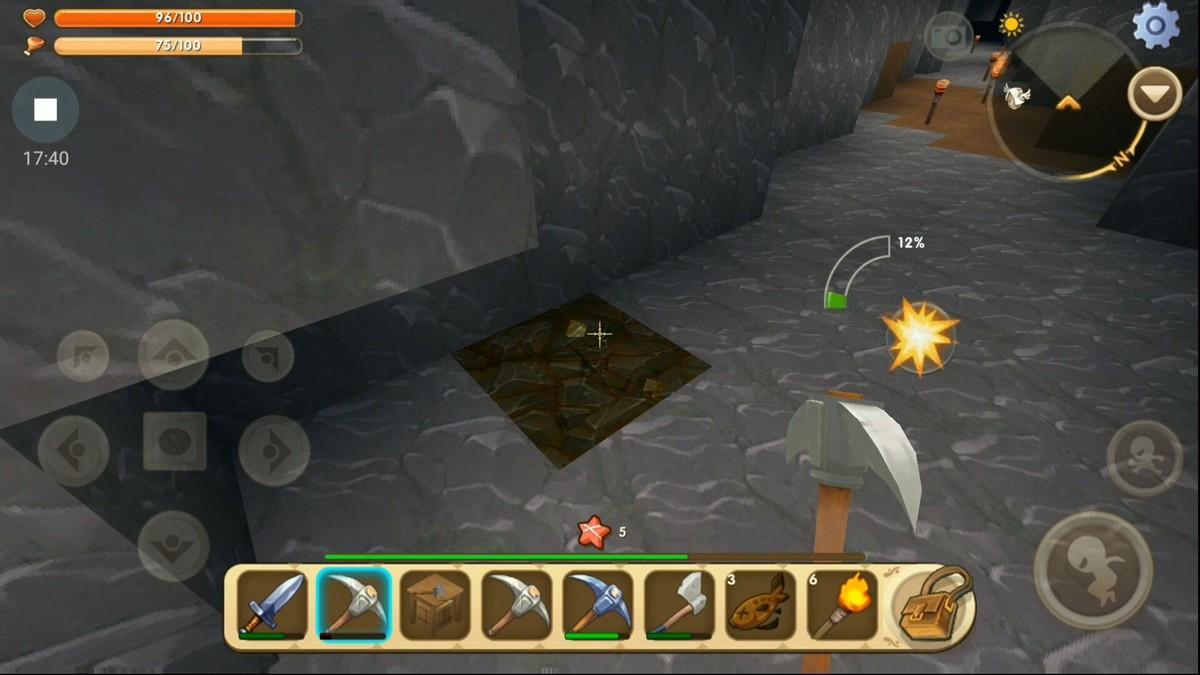Expand the down-arrow button beside the minimap
Image resolution: width=1200 pixels, height=675 pixels.
[1154, 94]
